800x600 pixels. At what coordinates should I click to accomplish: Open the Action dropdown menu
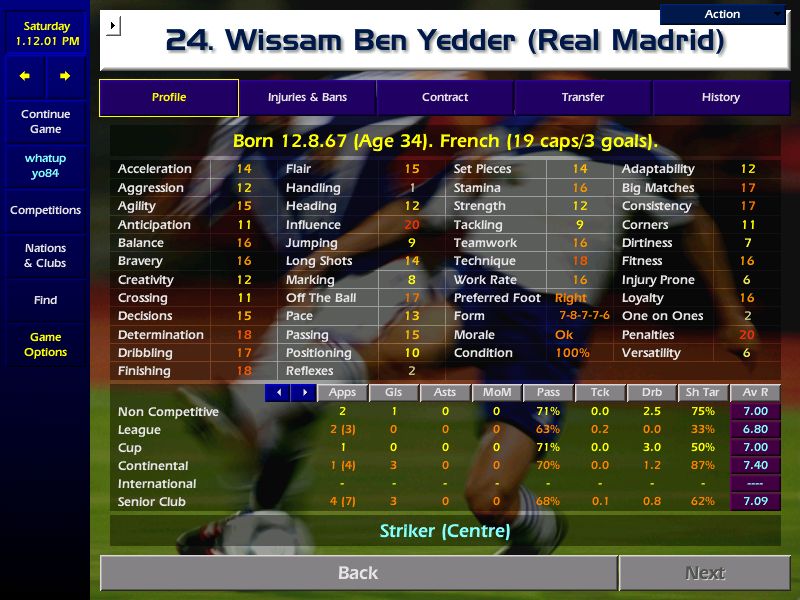722,14
